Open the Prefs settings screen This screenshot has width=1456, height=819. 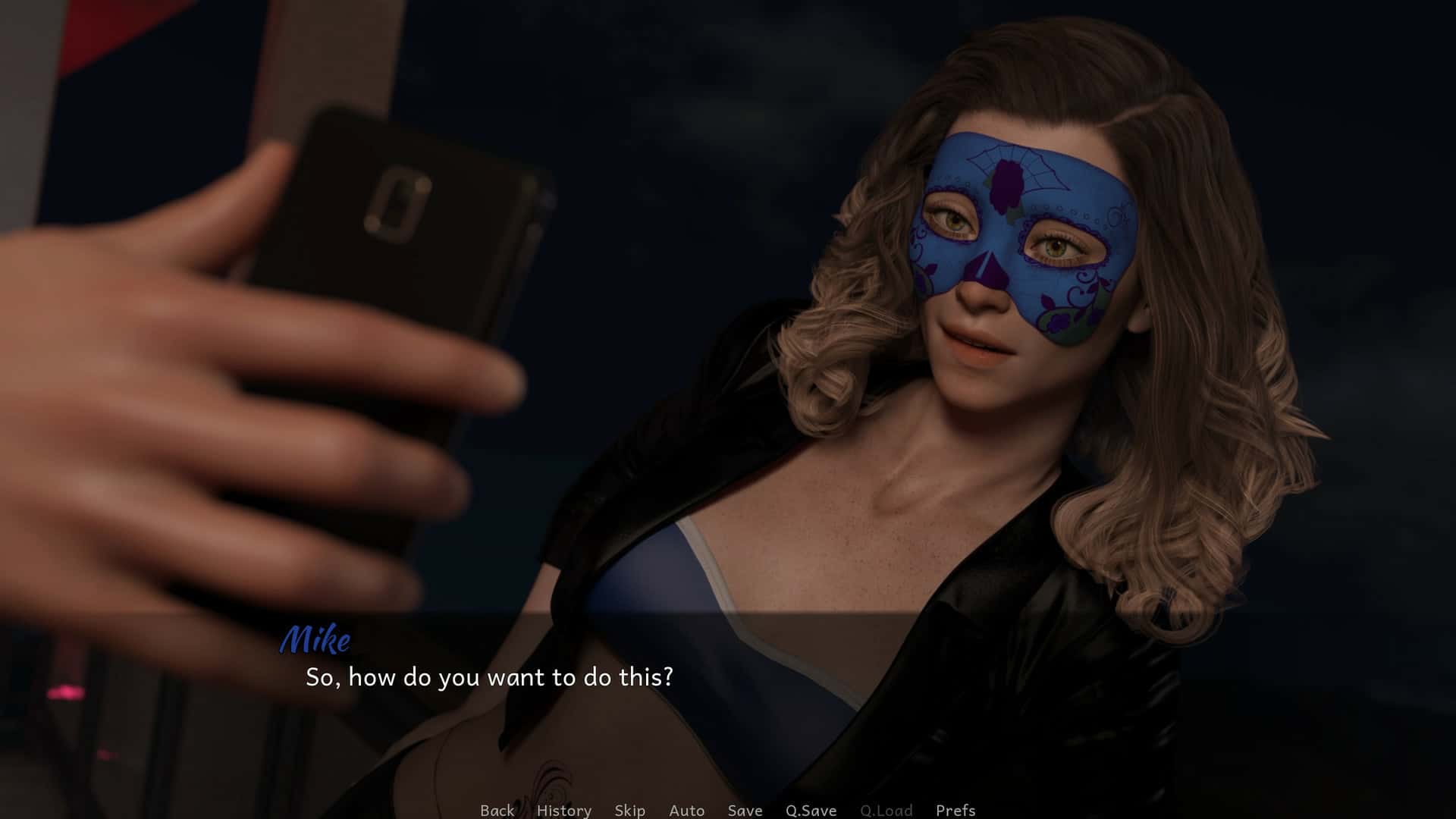coord(955,810)
